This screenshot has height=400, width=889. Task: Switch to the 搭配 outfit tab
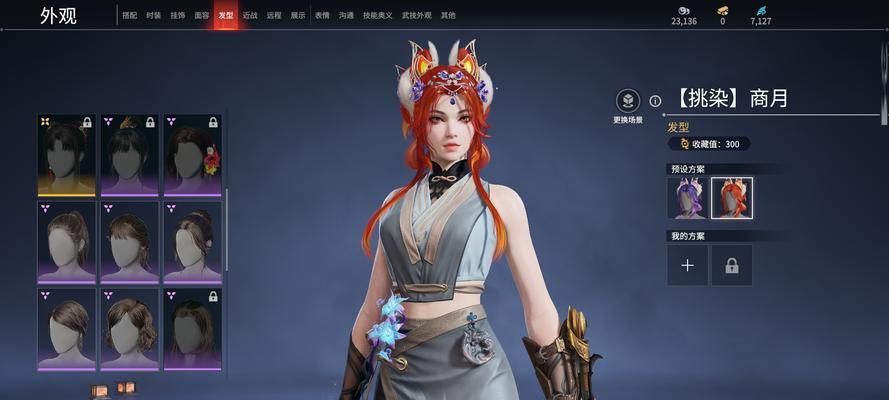[130, 16]
